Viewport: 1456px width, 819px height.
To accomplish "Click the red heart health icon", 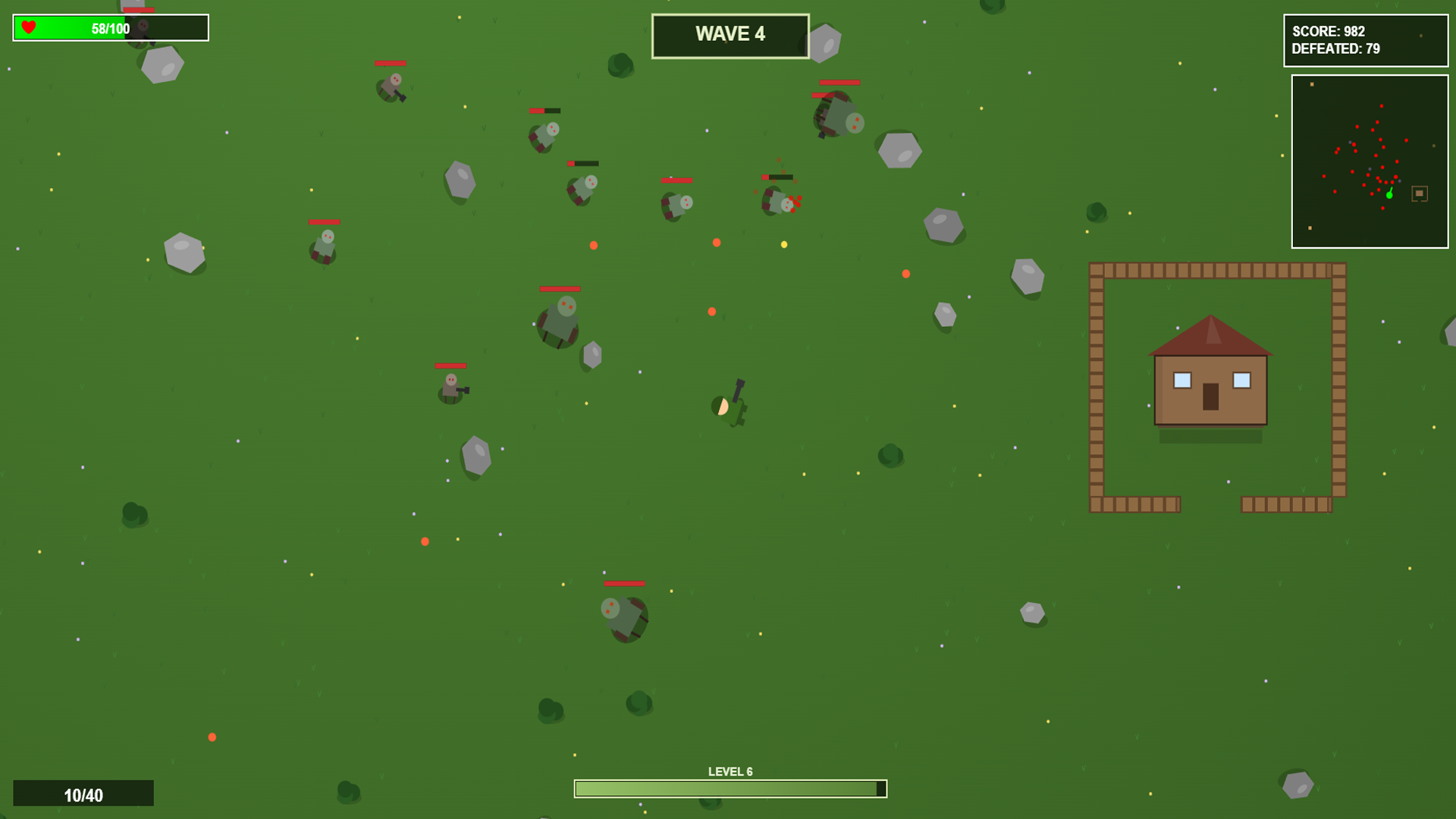I will 27,27.
